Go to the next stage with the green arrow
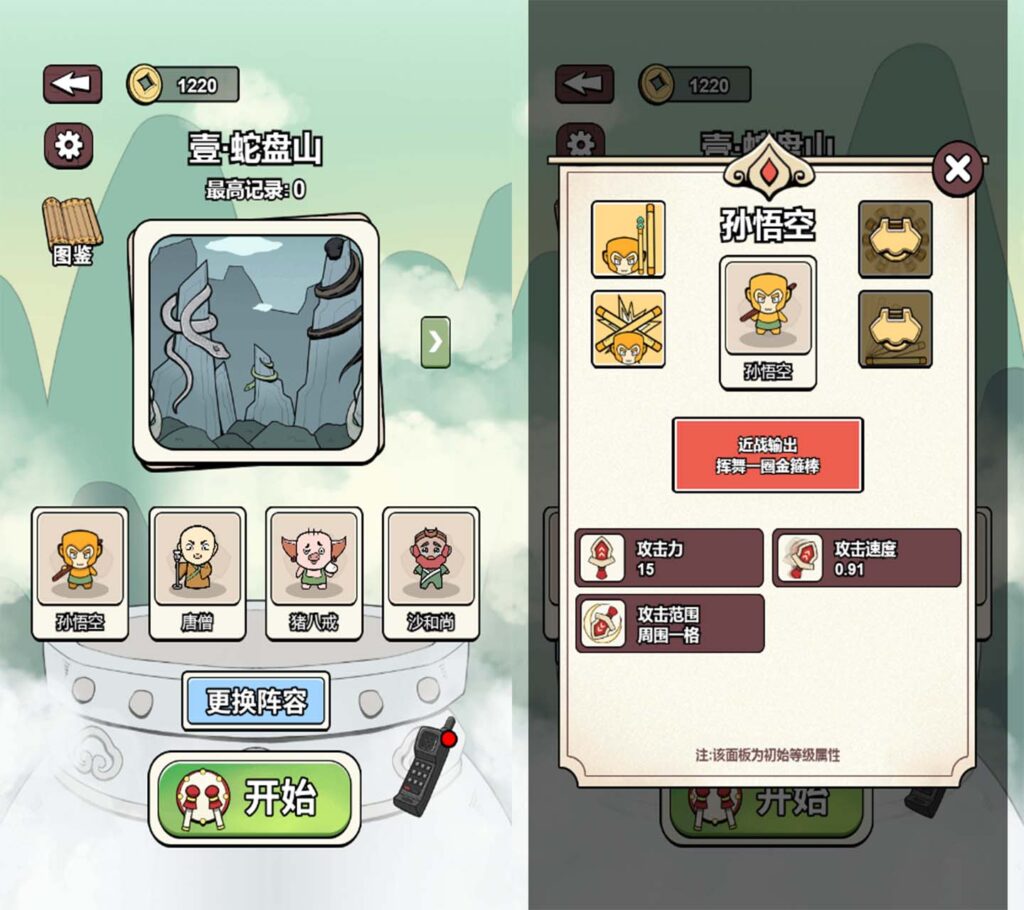The width and height of the screenshot is (1024, 910). click(435, 342)
